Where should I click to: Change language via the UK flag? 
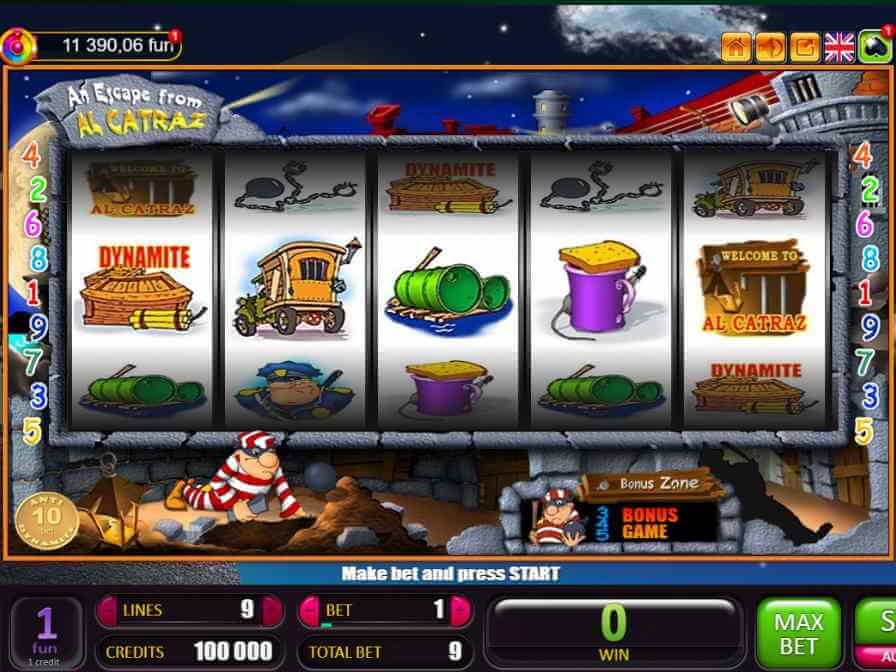point(839,47)
